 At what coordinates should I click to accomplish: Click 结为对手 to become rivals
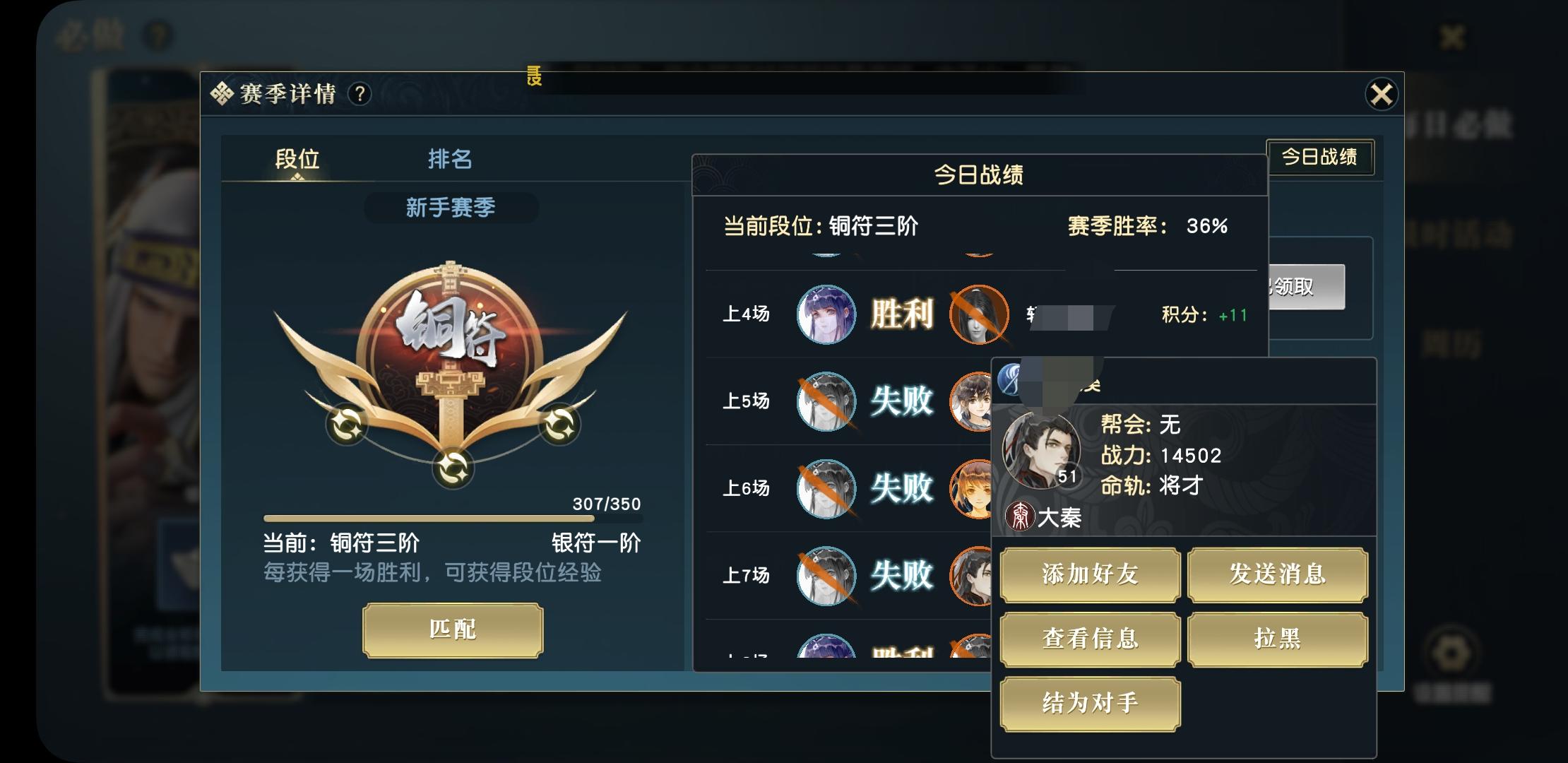pos(1089,703)
